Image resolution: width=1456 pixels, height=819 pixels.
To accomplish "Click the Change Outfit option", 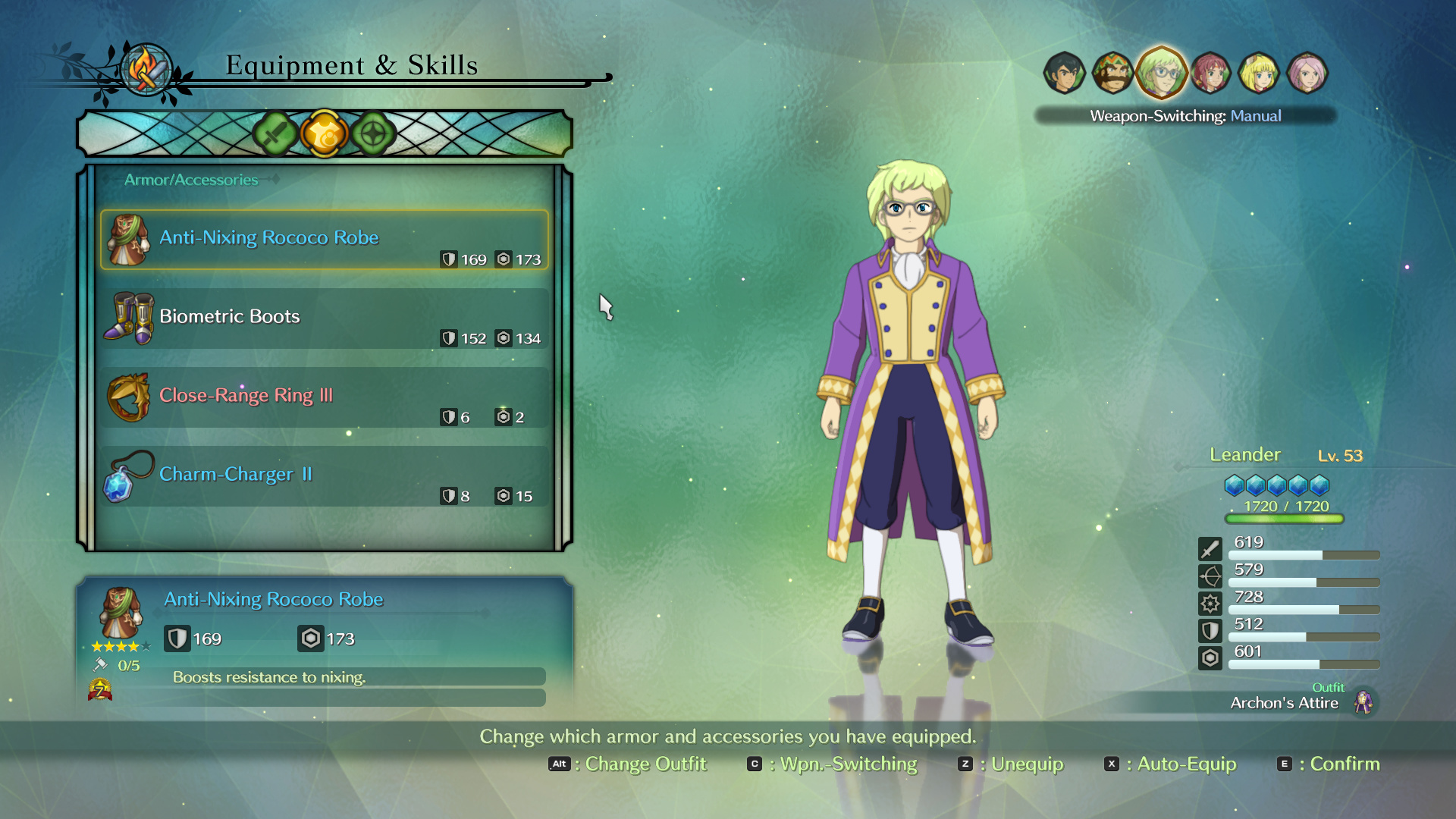I will tap(628, 764).
